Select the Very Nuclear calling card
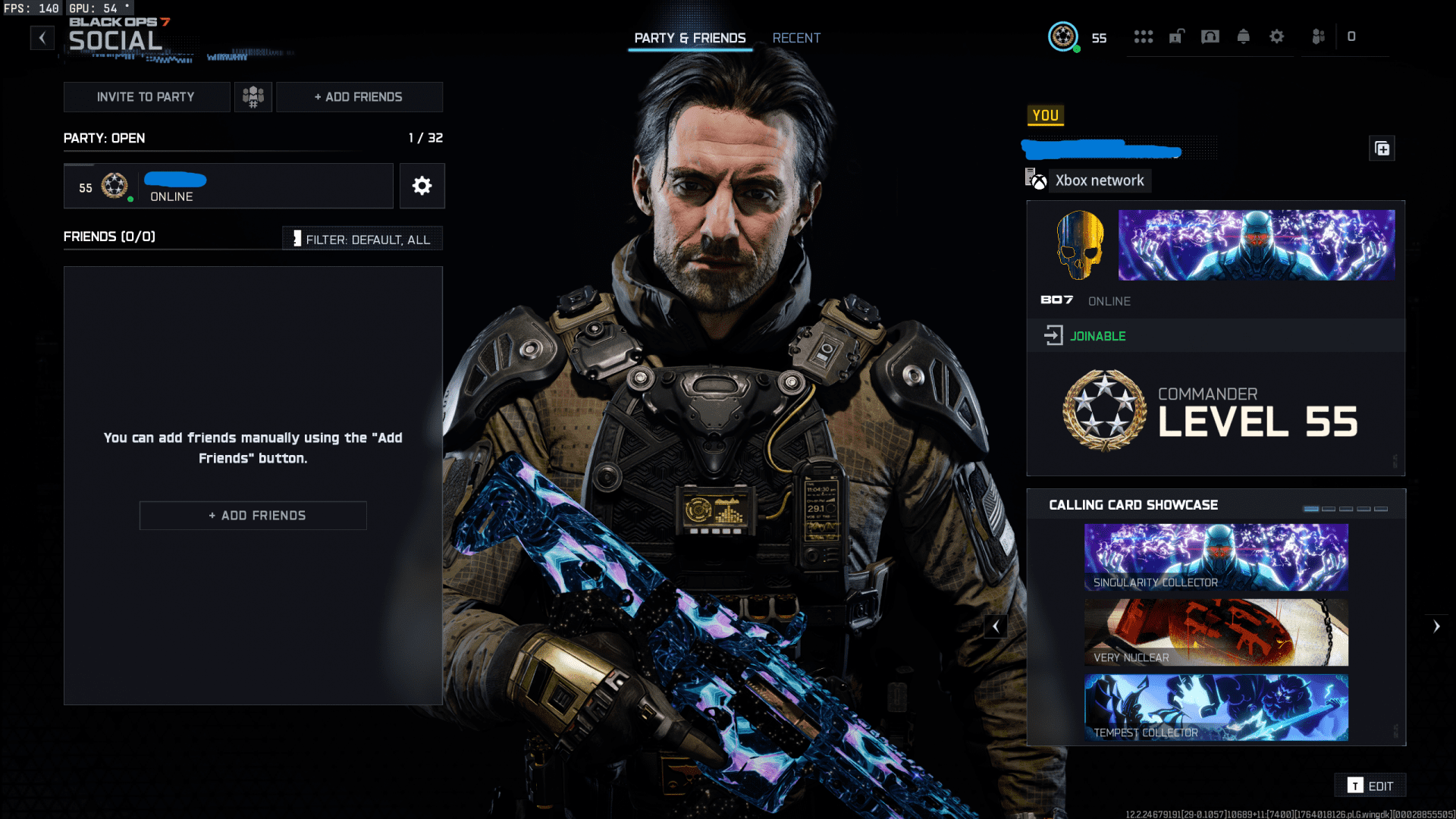This screenshot has height=819, width=1456. [1216, 632]
